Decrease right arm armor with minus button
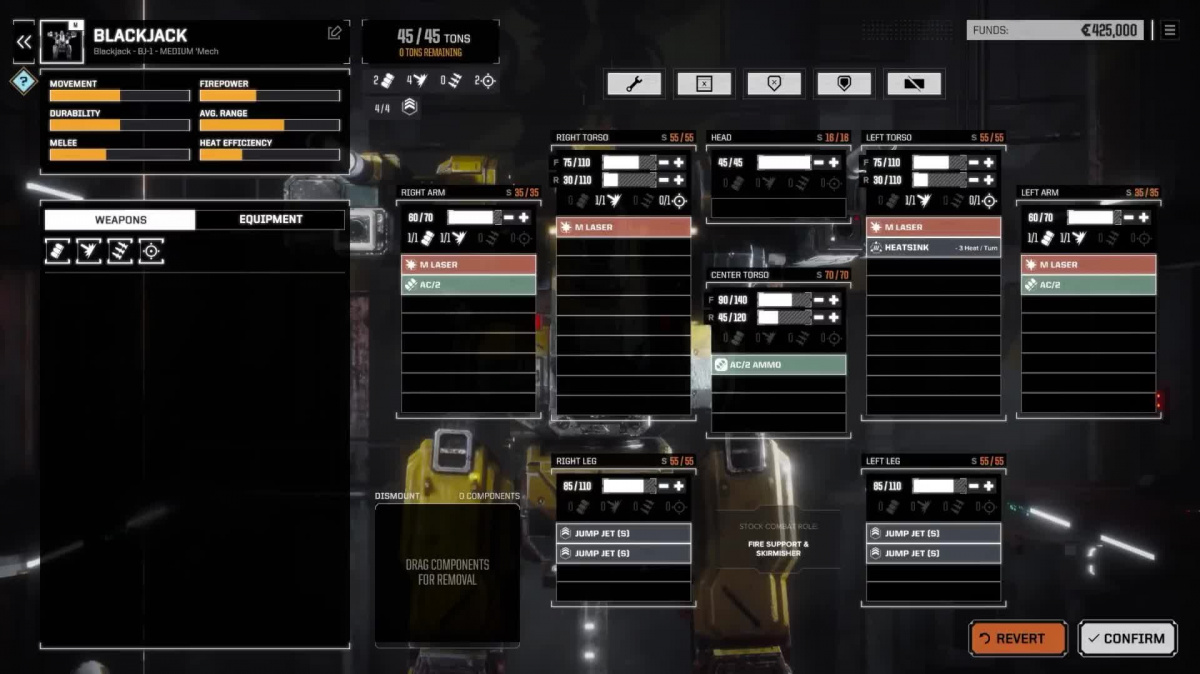 (508, 217)
